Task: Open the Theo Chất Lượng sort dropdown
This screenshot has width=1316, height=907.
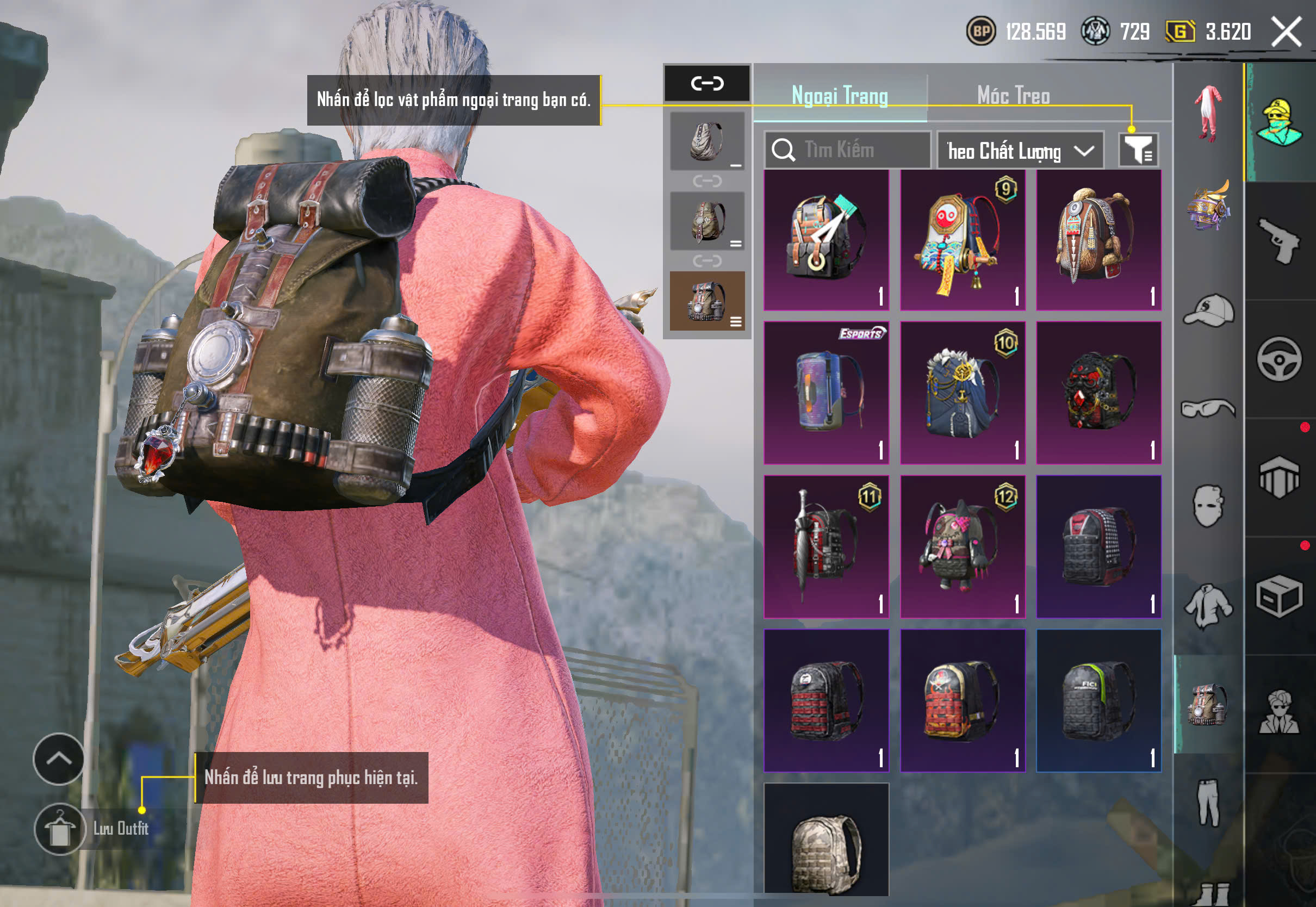Action: [1020, 151]
